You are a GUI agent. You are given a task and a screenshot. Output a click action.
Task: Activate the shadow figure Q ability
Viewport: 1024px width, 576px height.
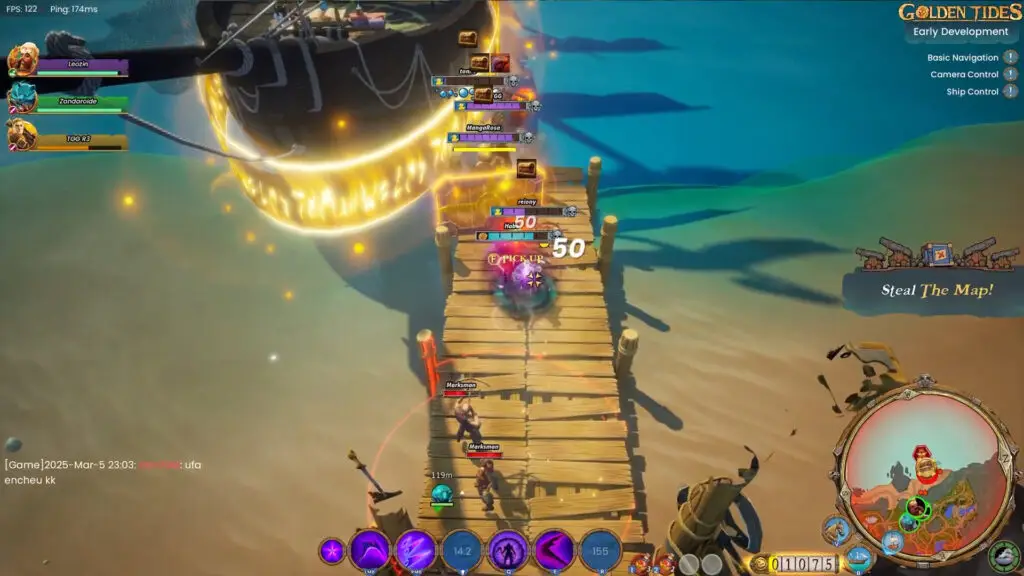[508, 550]
